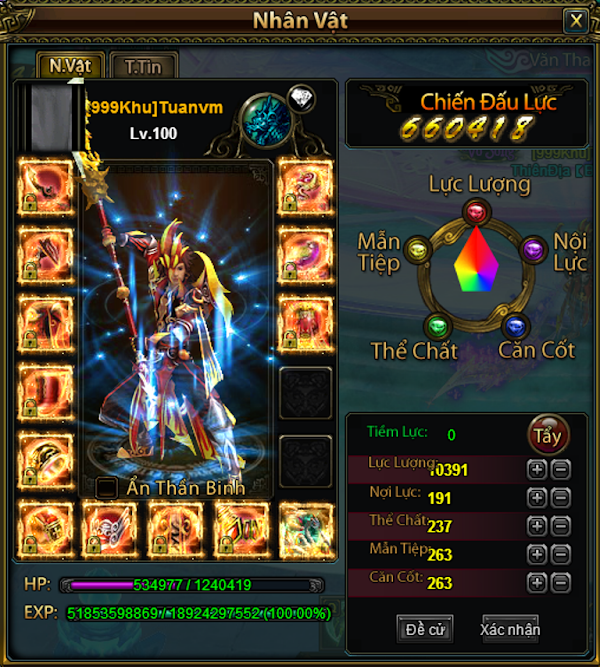Confirm with the Xác nhận button
This screenshot has width=600, height=667.
coord(510,628)
